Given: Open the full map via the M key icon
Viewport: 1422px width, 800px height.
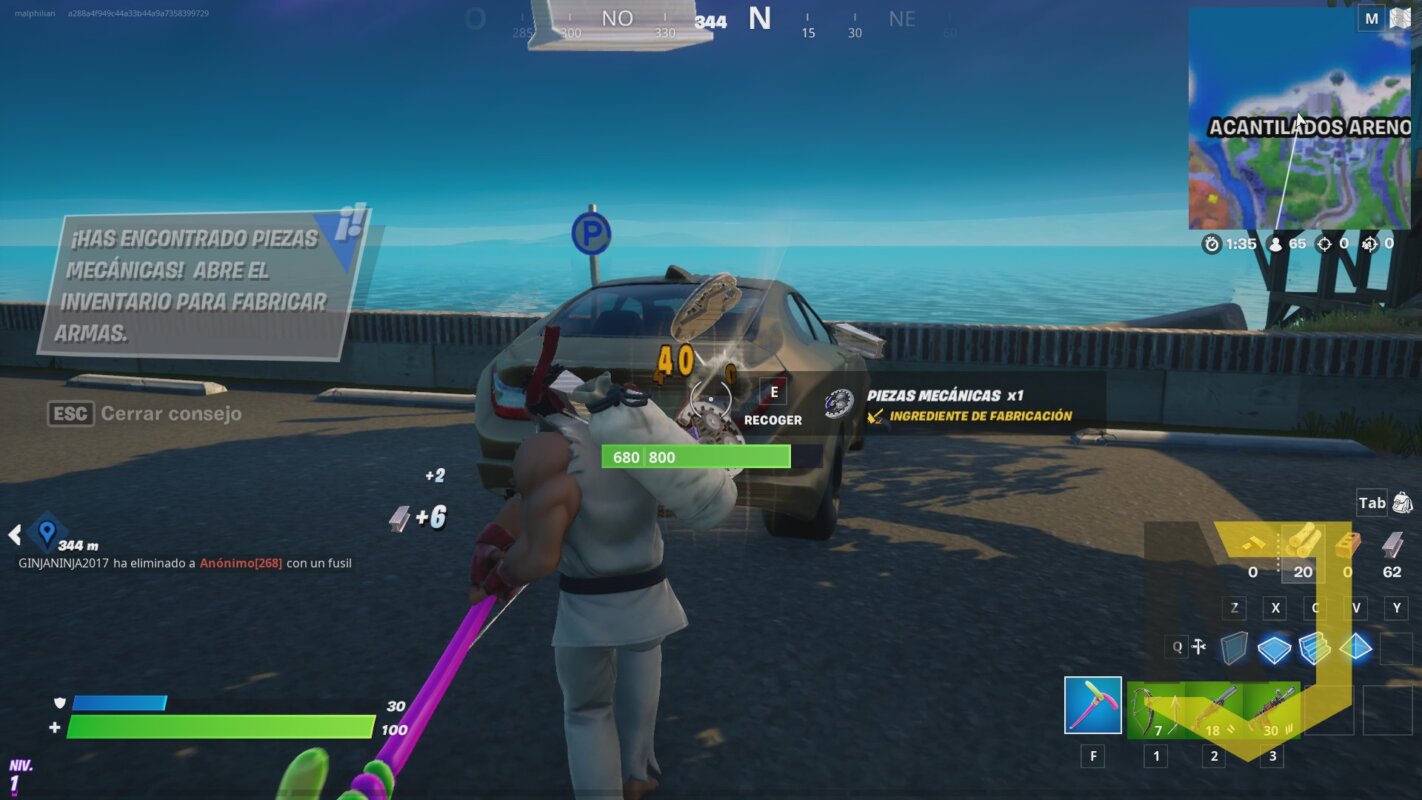Looking at the screenshot, I should point(1373,19).
